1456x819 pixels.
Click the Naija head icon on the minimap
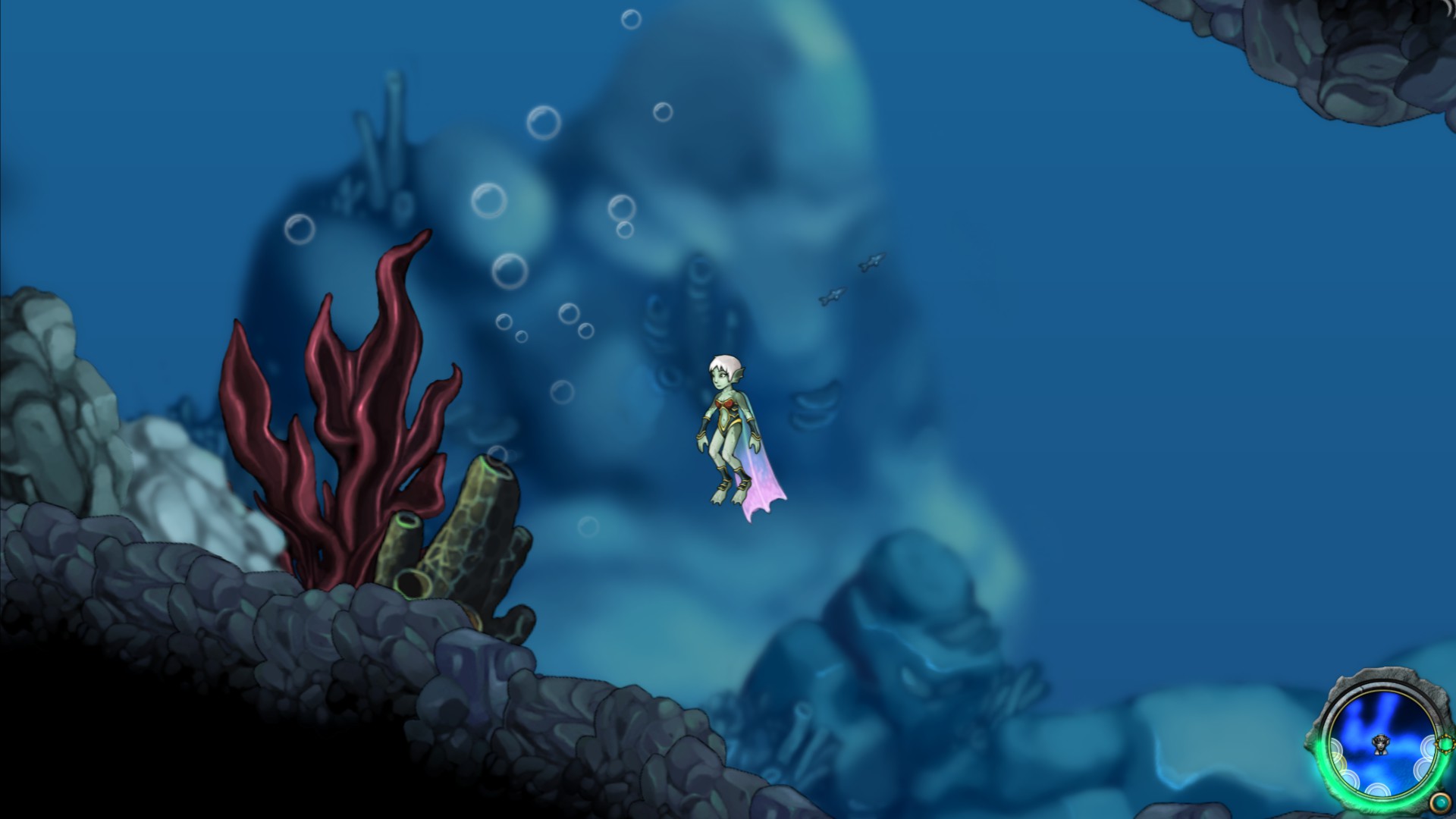pyautogui.click(x=1380, y=745)
